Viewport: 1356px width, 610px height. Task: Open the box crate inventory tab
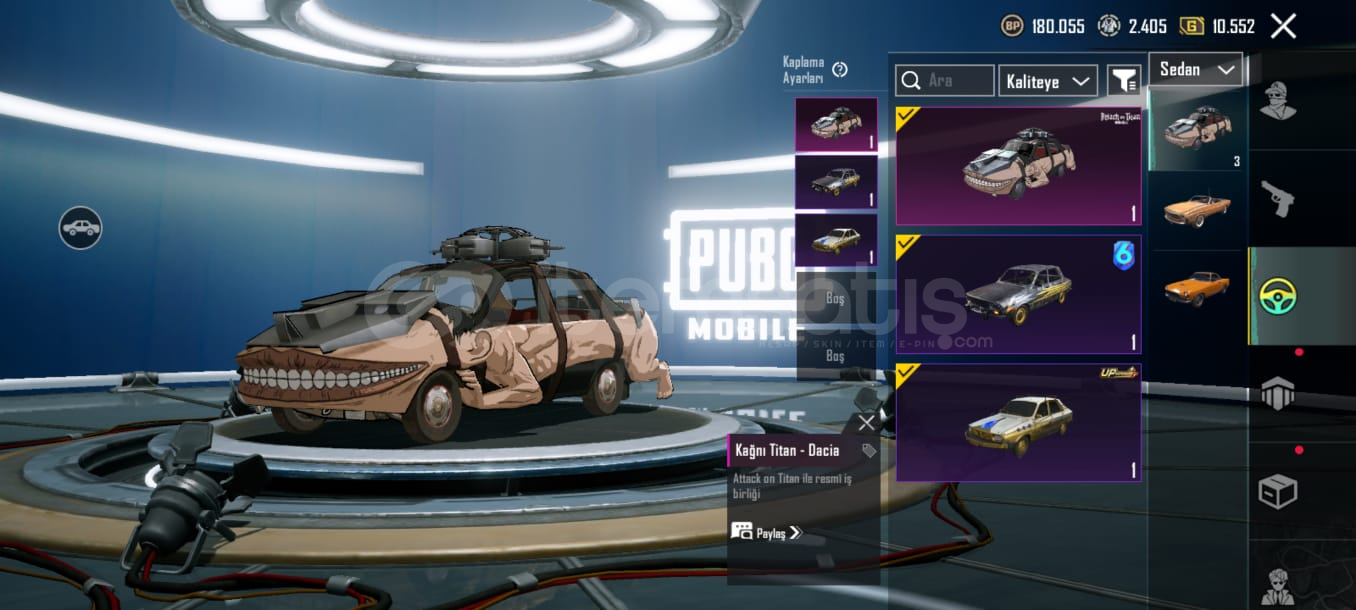click(1278, 491)
